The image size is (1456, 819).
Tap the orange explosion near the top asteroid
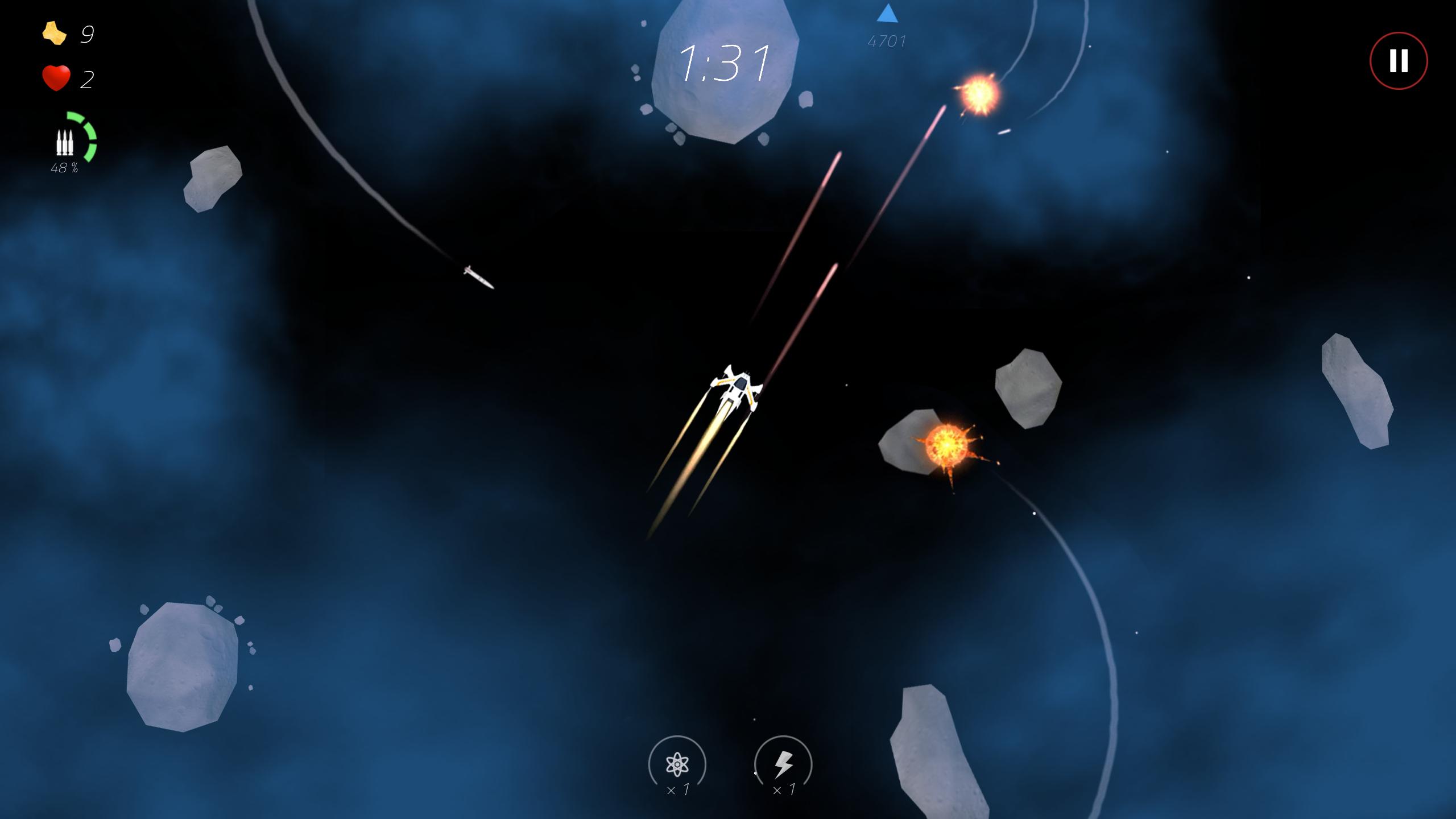tap(979, 91)
